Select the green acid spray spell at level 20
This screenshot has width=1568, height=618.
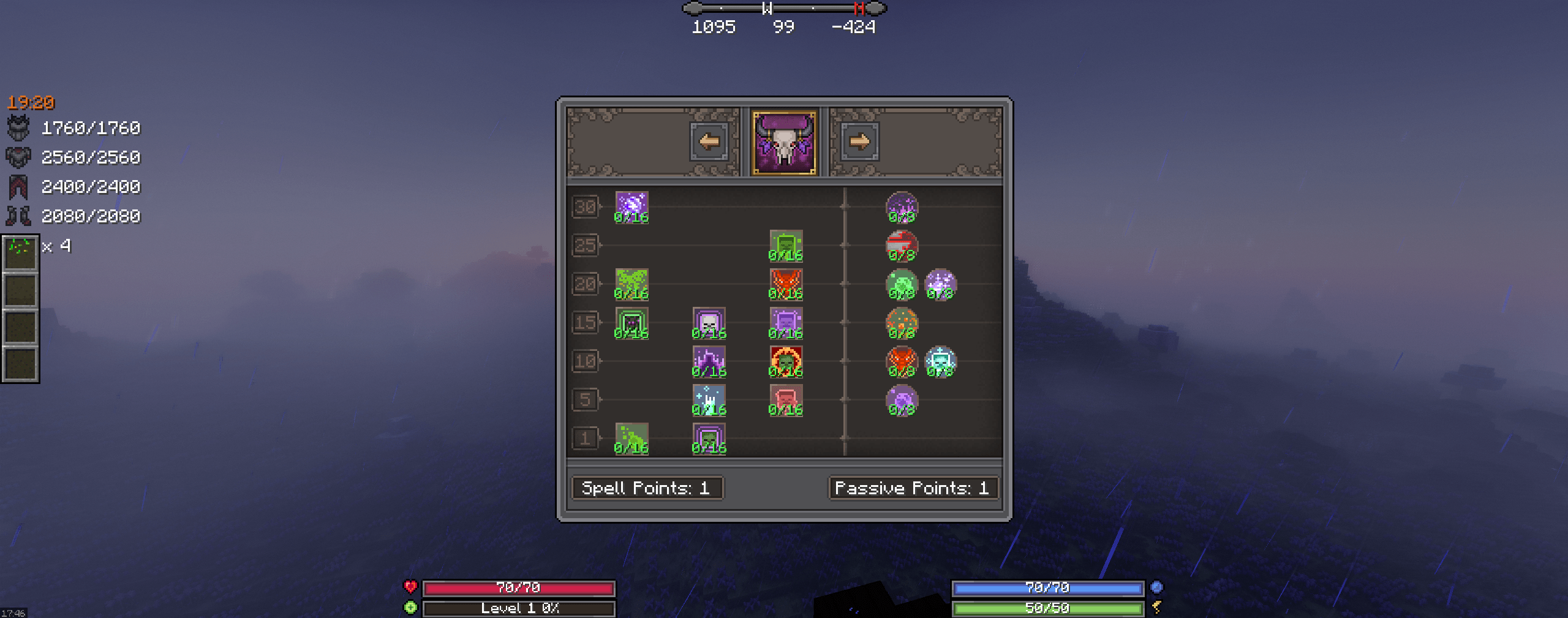pyautogui.click(x=631, y=284)
